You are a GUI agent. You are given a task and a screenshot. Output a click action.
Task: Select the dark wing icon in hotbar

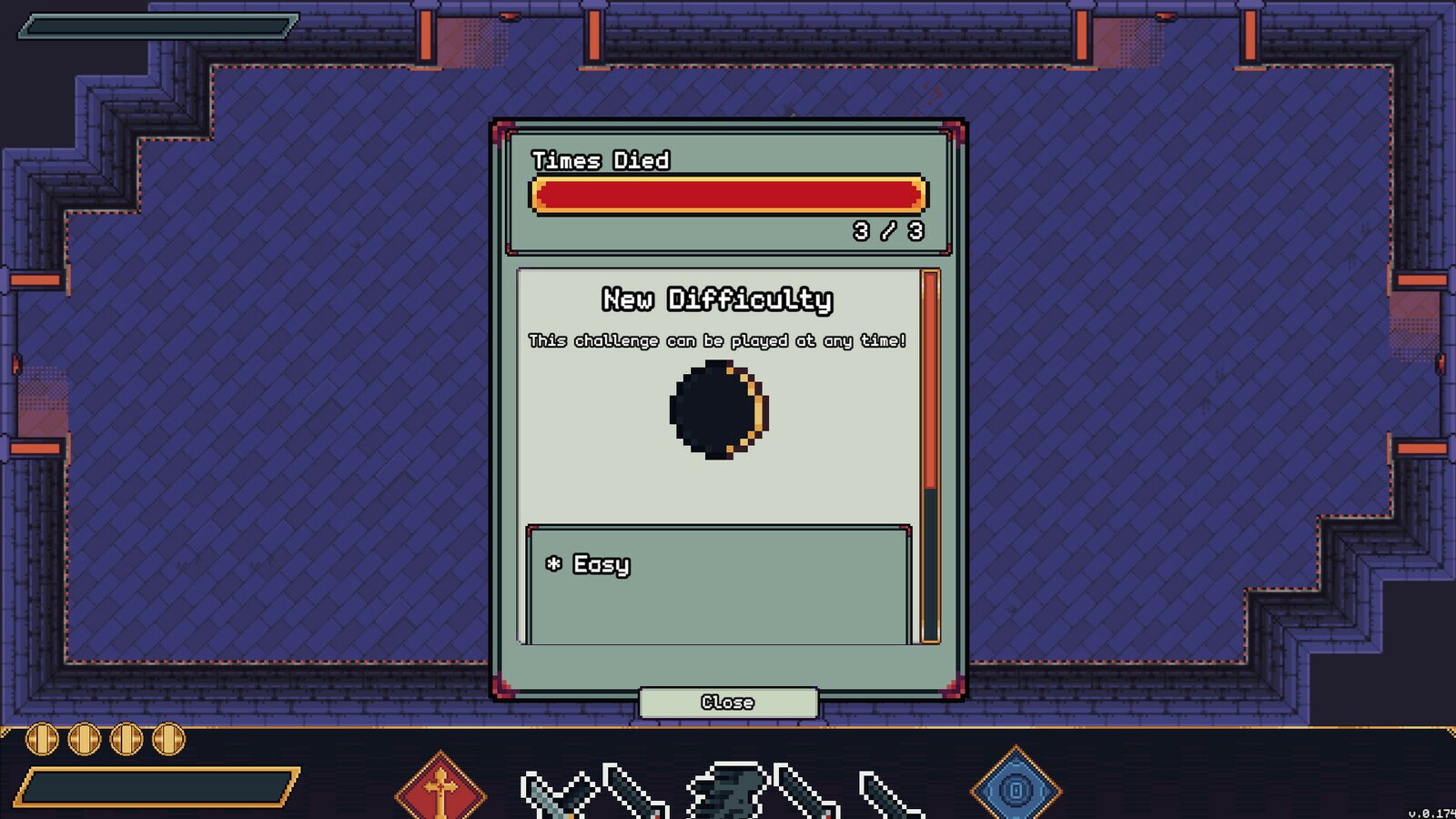(x=728, y=788)
